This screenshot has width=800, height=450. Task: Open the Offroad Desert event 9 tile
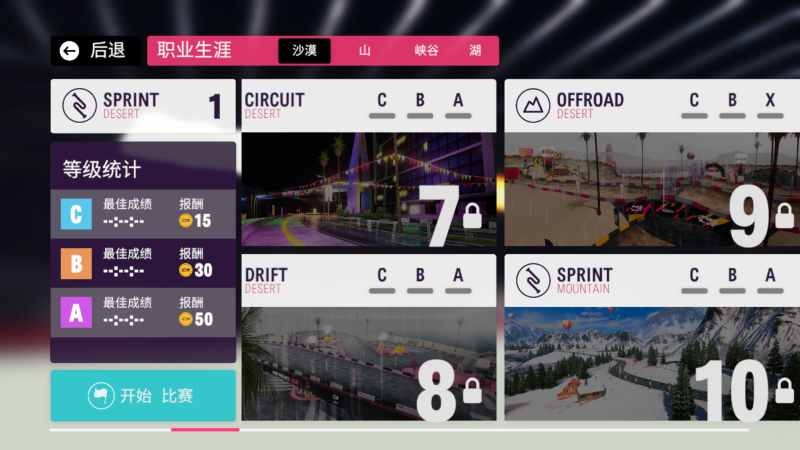651,165
